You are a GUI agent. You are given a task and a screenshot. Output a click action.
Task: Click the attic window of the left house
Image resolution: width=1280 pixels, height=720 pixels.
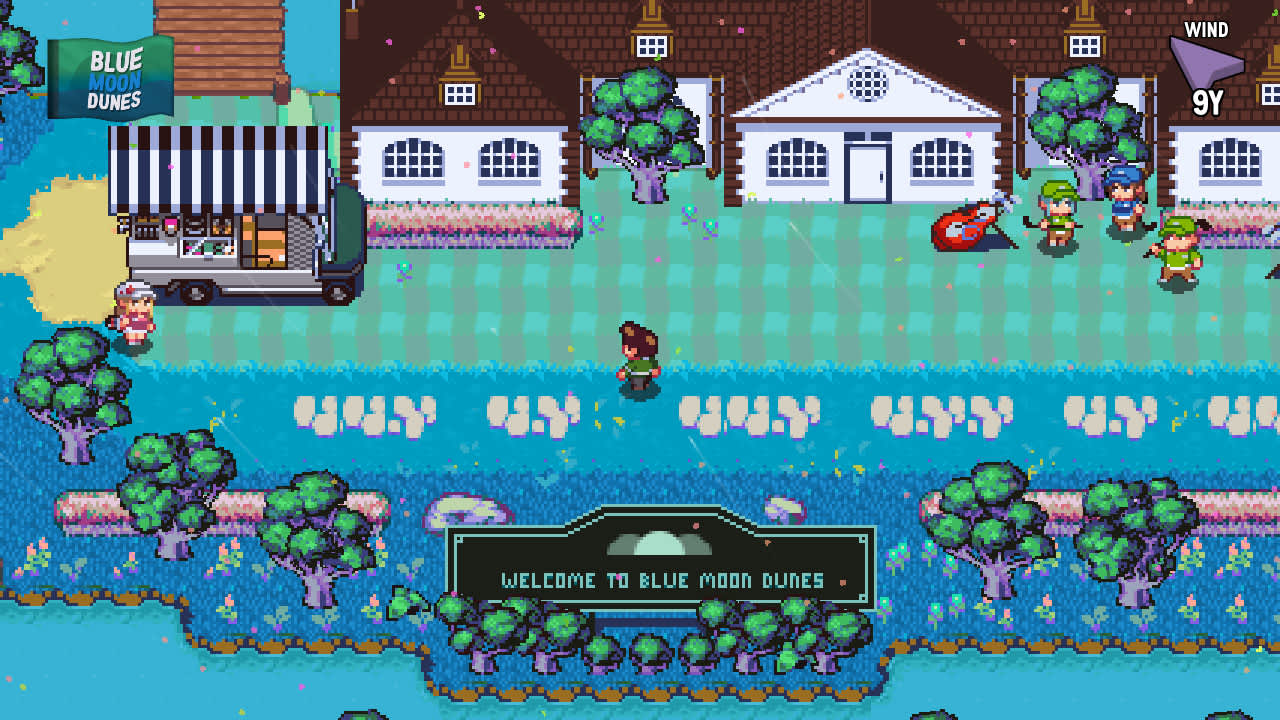(458, 92)
